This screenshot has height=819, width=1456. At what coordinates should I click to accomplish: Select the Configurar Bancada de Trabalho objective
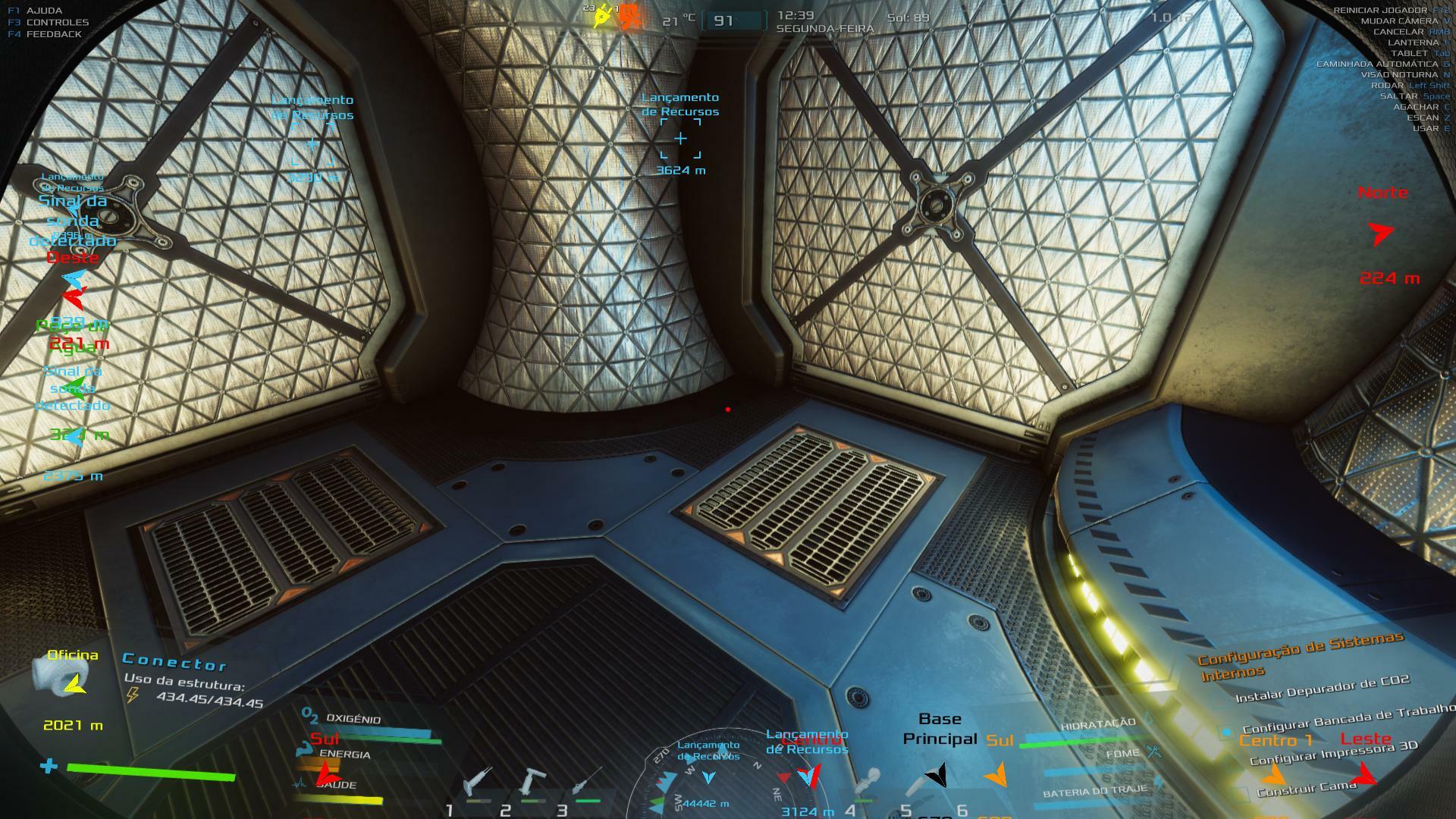[1348, 717]
